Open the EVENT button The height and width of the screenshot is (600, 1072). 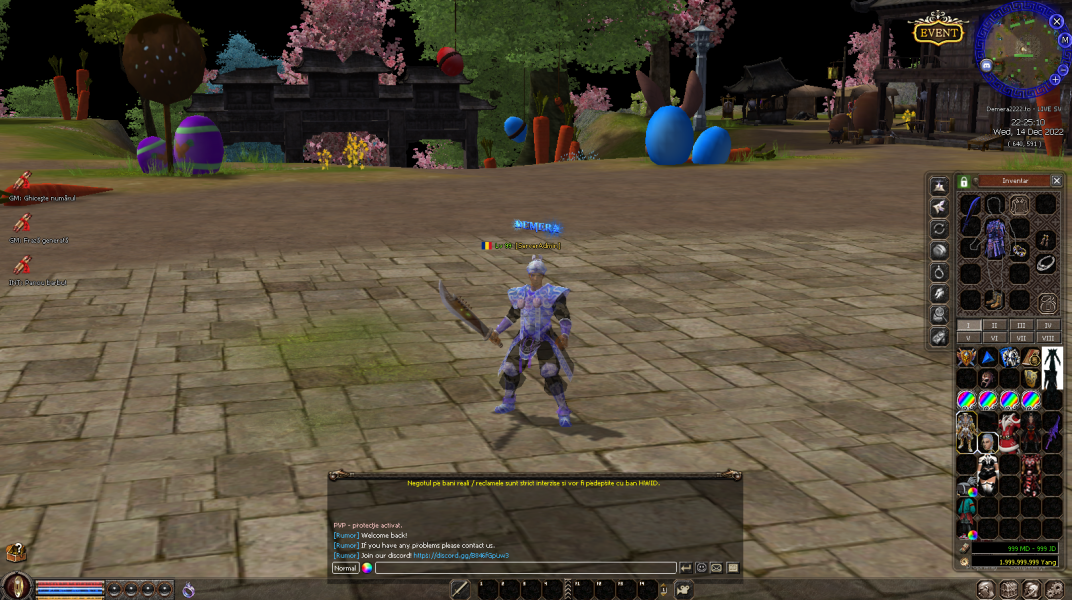click(x=937, y=33)
